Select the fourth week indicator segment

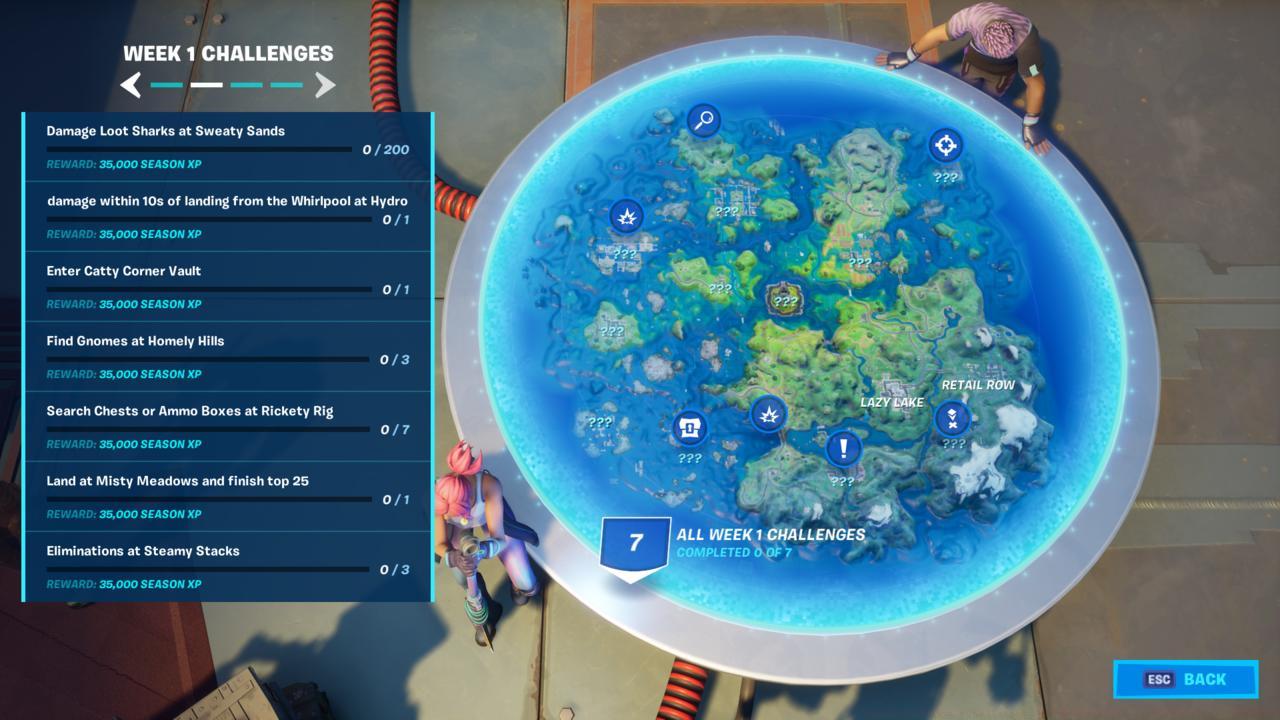click(286, 86)
